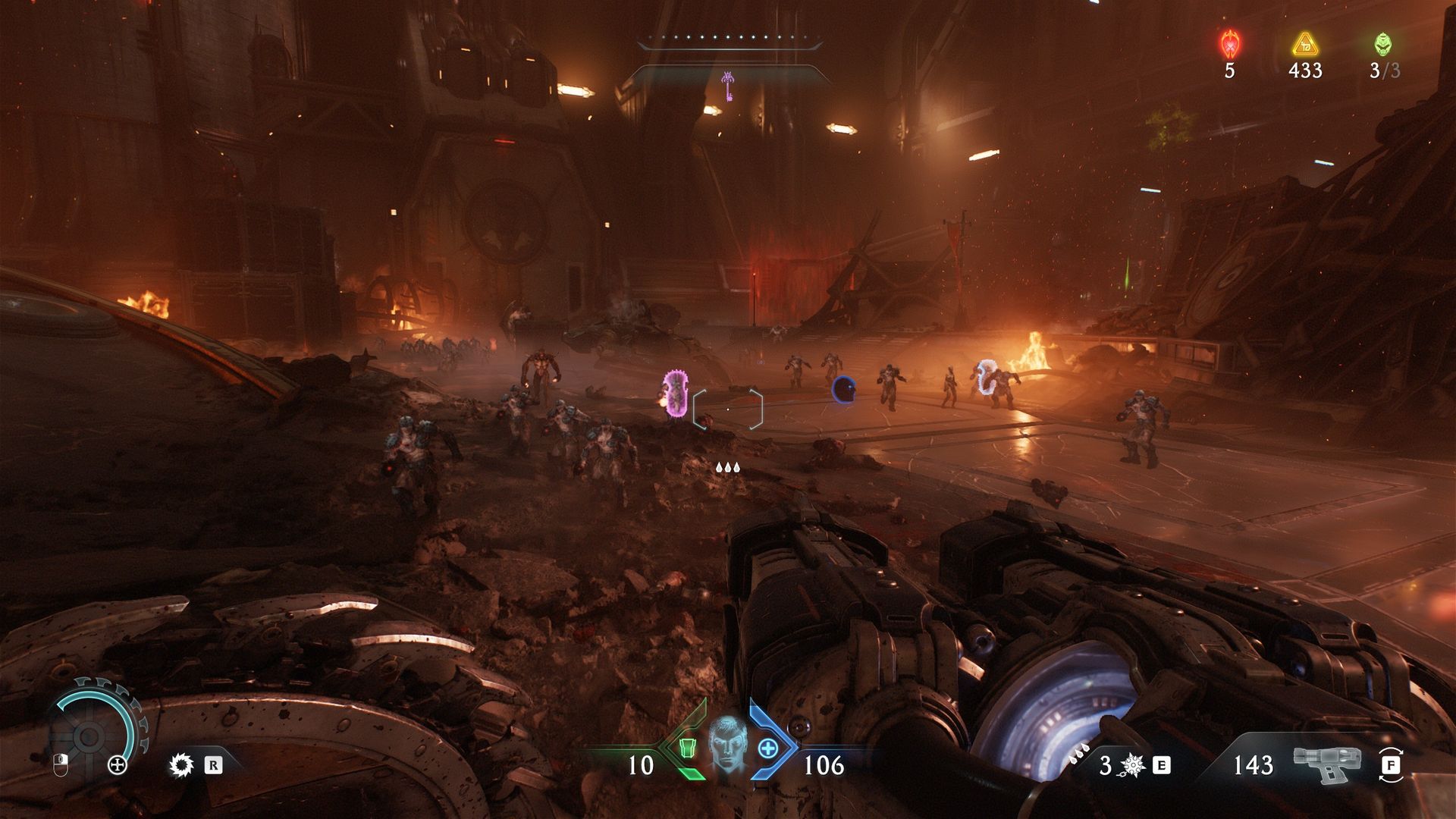
Task: Select the green armor icon
Action: pos(687,749)
